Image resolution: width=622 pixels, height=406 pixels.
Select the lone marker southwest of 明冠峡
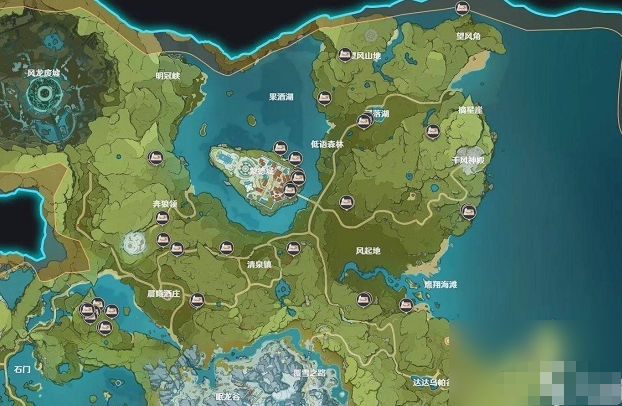(x=155, y=156)
